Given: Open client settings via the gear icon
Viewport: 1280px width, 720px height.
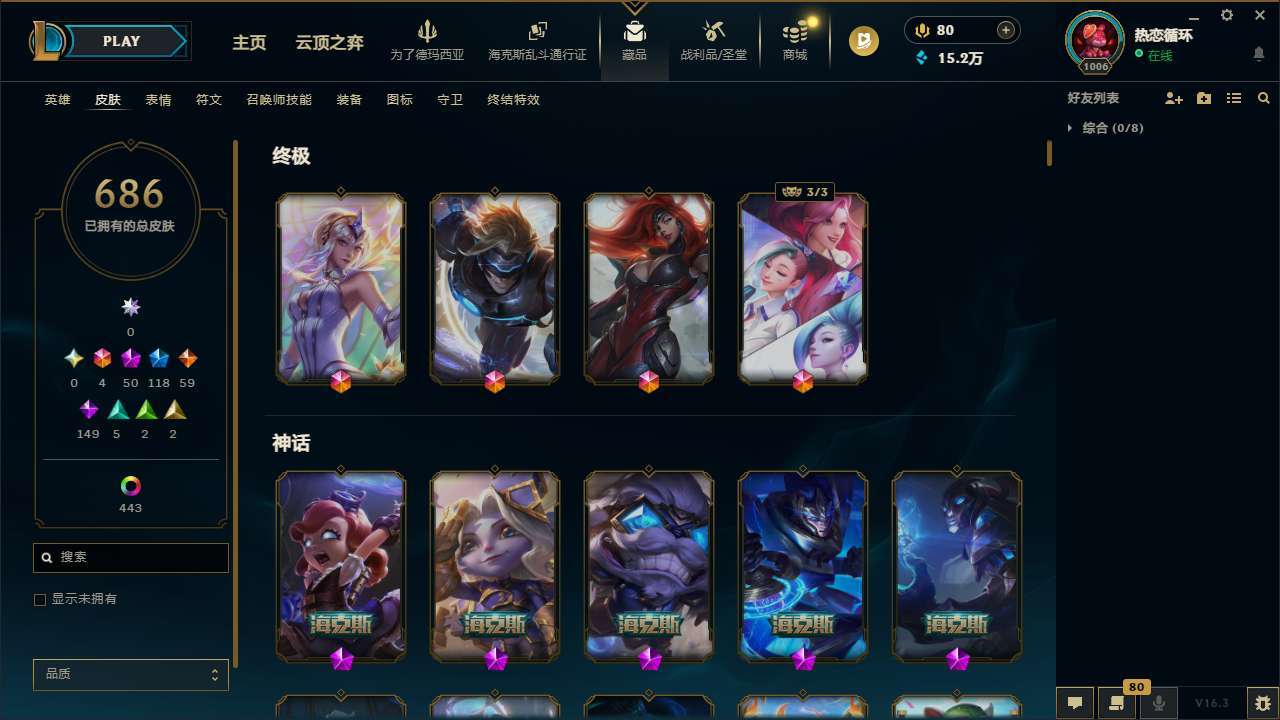Looking at the screenshot, I should coord(1226,15).
